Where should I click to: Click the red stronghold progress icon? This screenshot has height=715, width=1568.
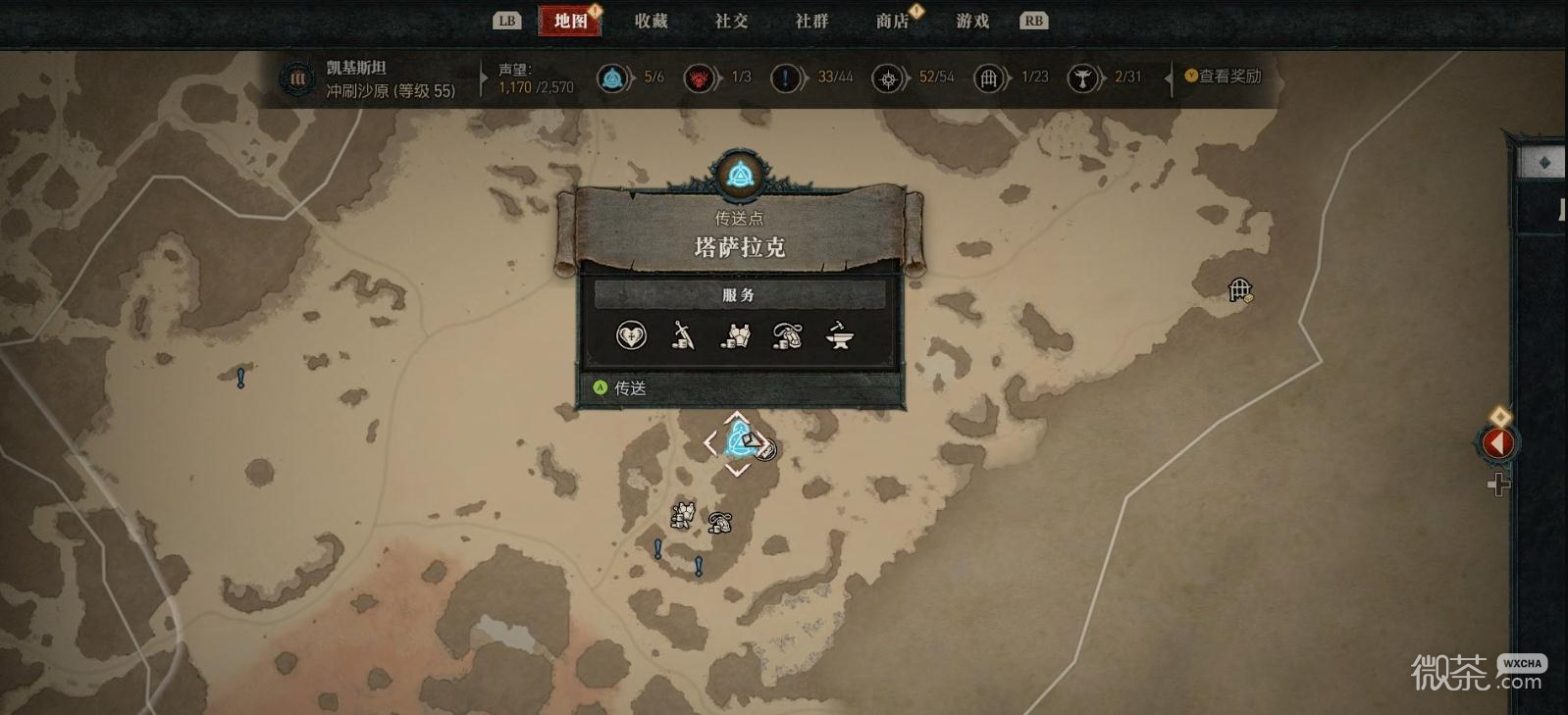coord(700,77)
